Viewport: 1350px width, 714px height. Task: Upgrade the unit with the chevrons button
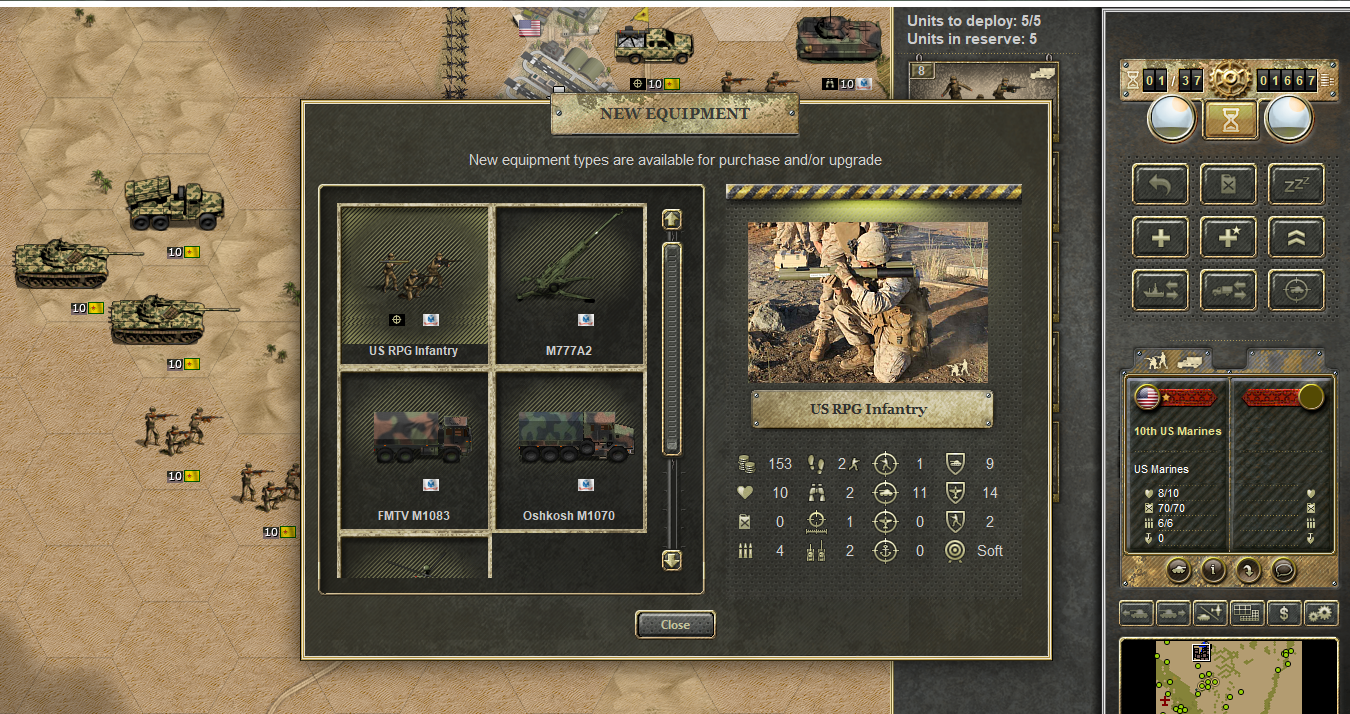1296,238
